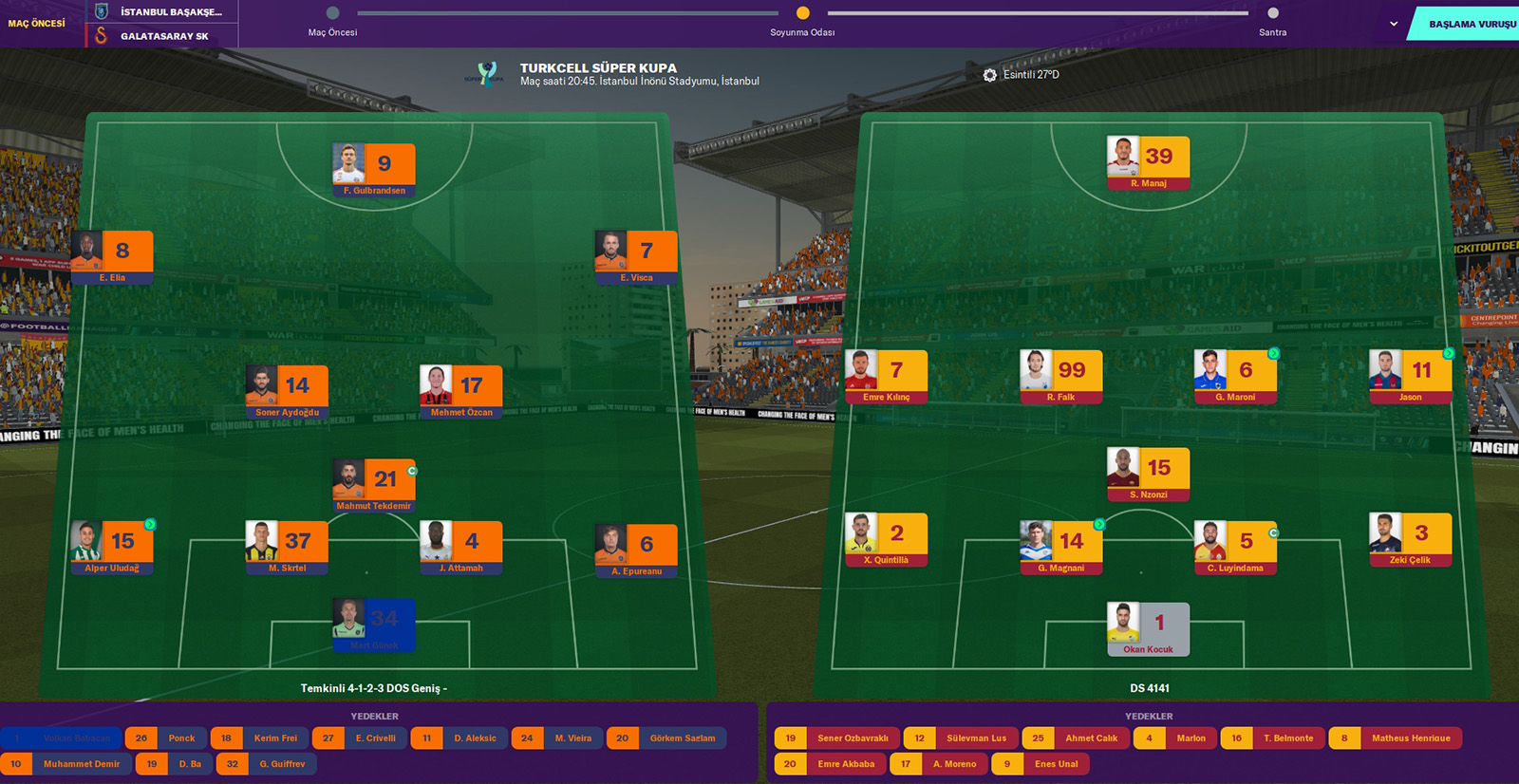
Task: Select substitute D. Ba number 19
Action: [174, 764]
